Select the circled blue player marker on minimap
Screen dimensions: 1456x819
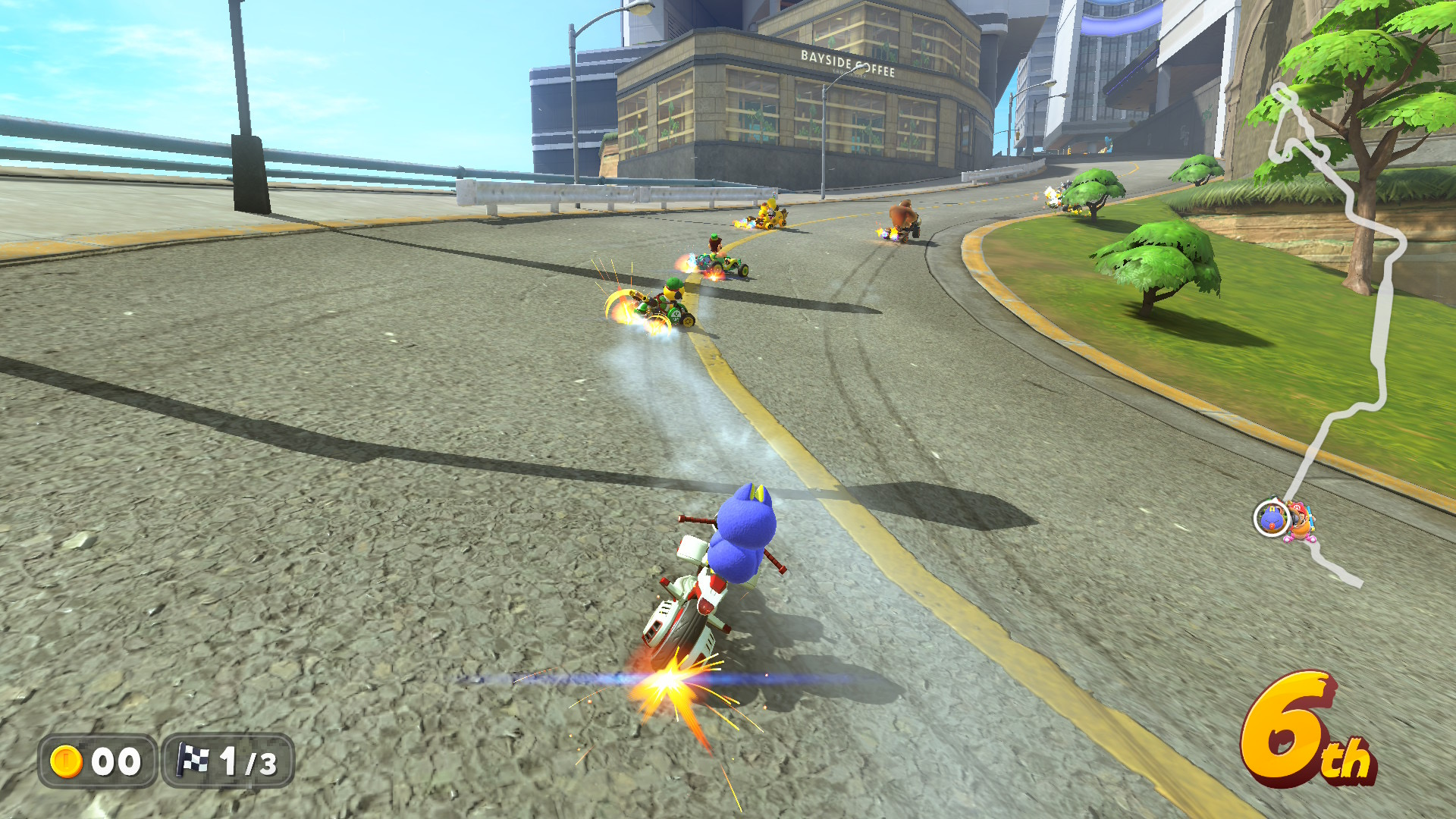pyautogui.click(x=1271, y=519)
